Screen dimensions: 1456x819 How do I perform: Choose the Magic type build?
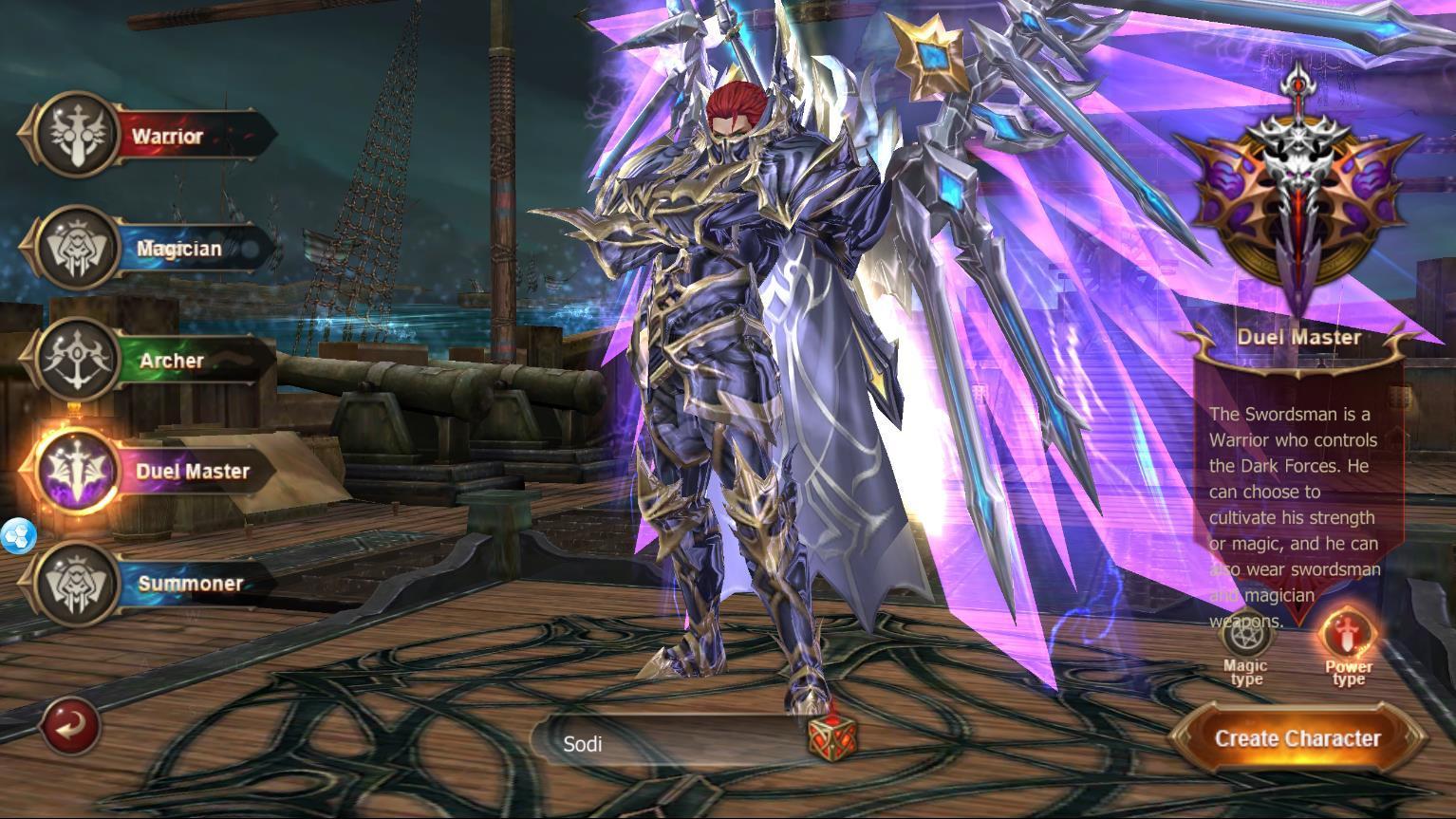point(1246,642)
